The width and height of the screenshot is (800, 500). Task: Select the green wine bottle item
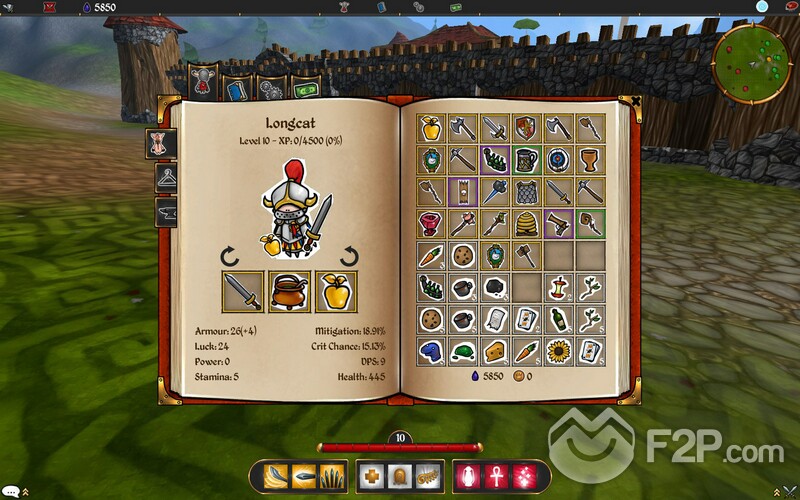pyautogui.click(x=557, y=318)
